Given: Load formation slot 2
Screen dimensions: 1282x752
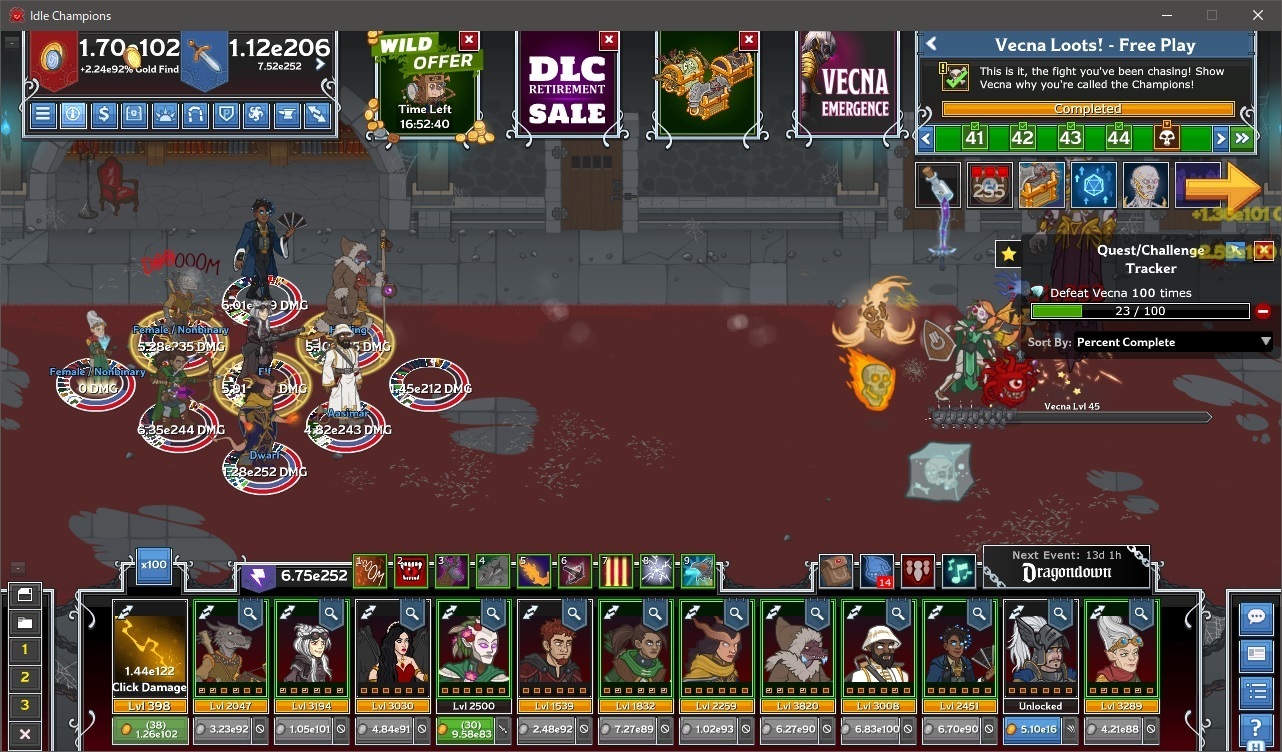Looking at the screenshot, I should pyautogui.click(x=25, y=678).
